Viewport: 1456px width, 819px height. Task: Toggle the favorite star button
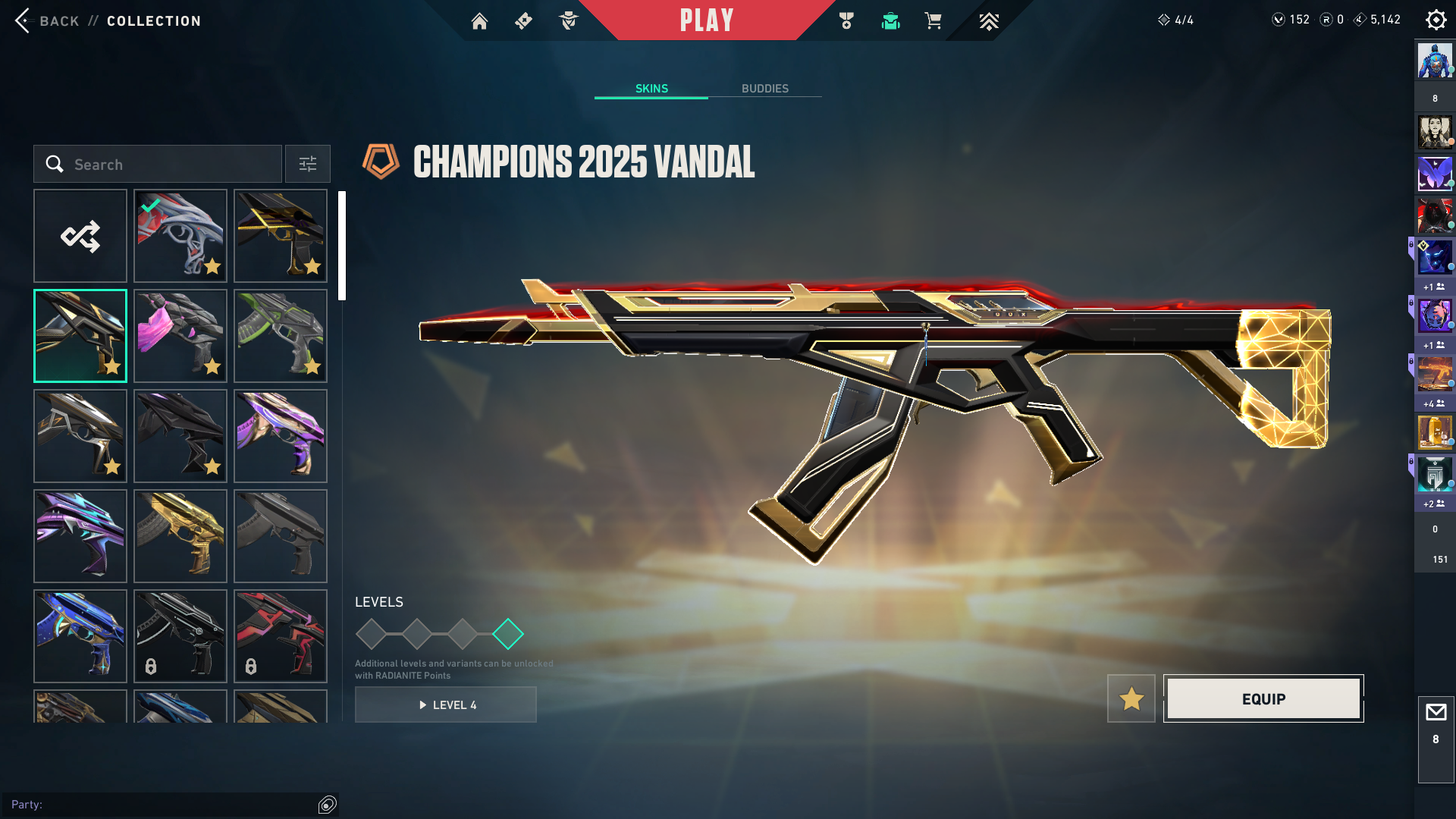pyautogui.click(x=1131, y=698)
